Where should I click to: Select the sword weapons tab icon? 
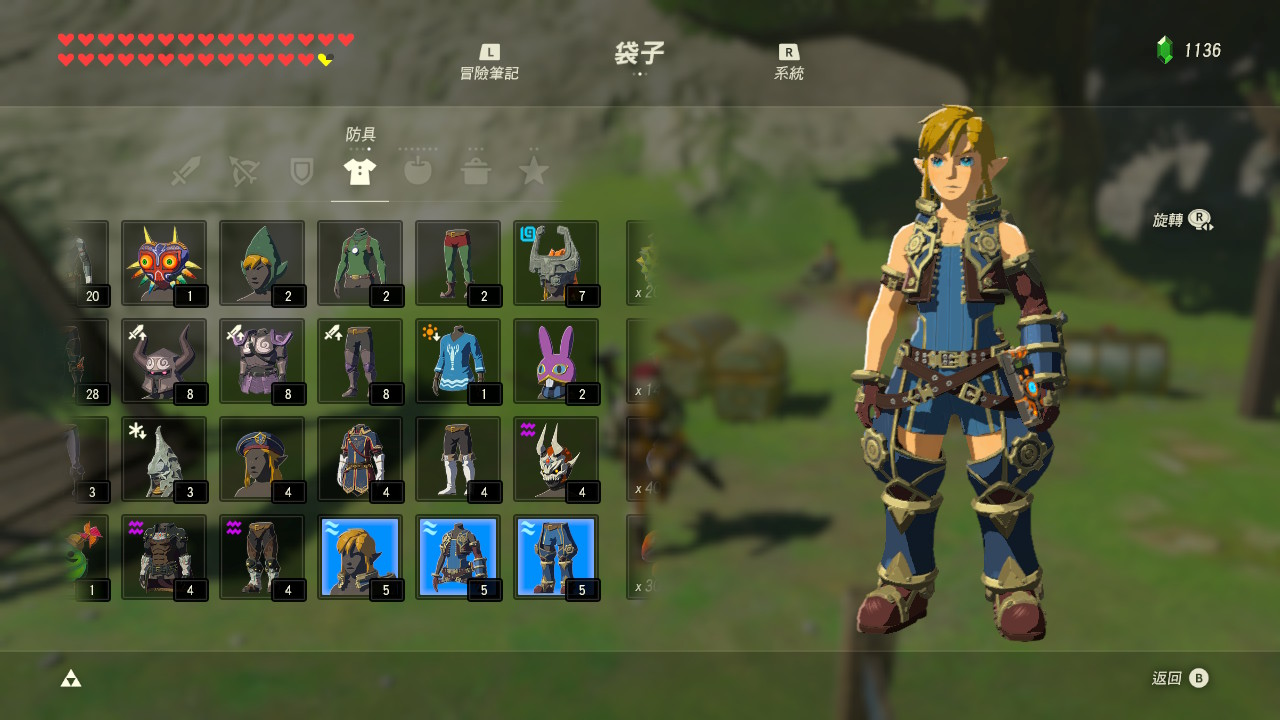coord(185,170)
